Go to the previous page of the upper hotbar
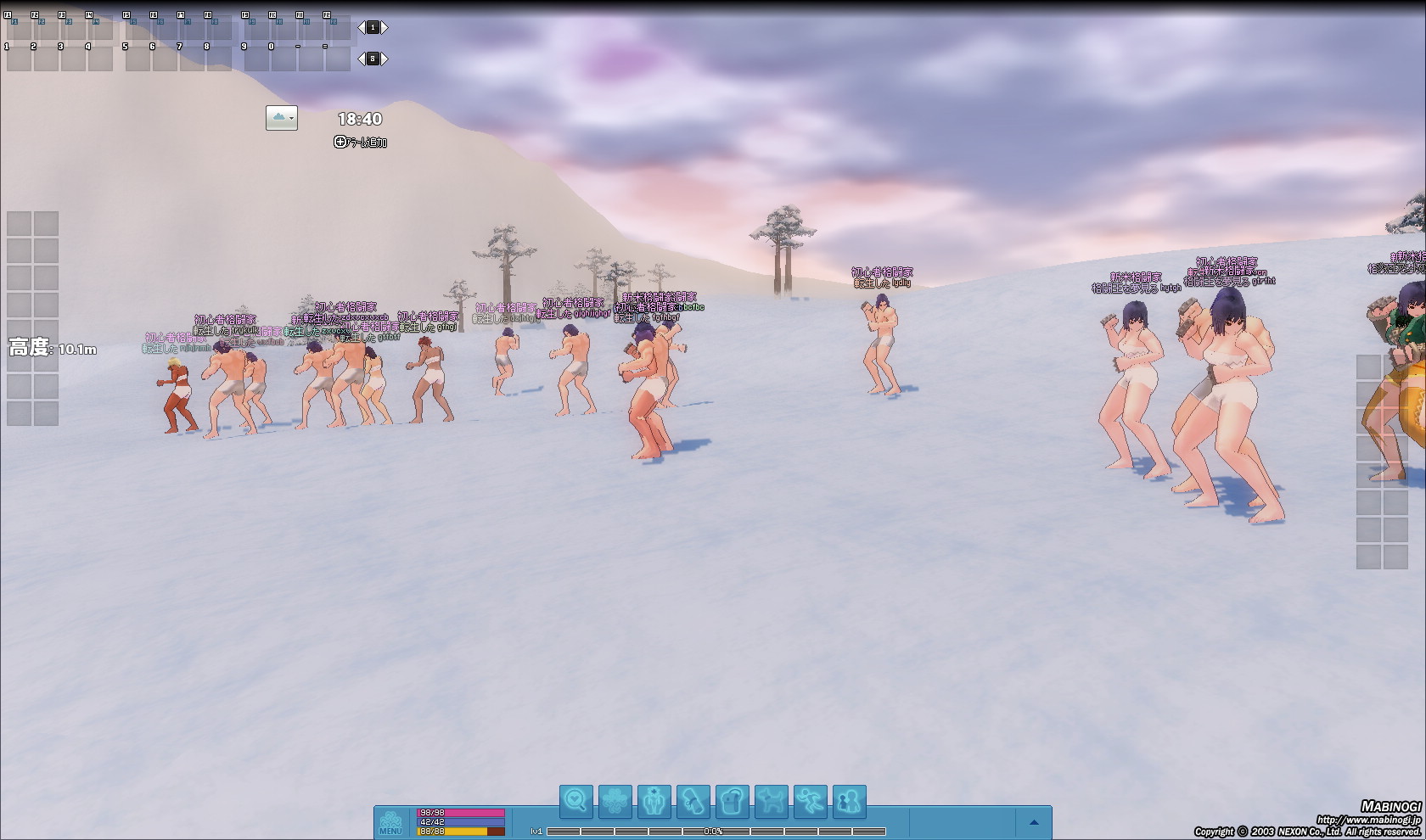Viewport: 1426px width, 840px height. (x=361, y=28)
